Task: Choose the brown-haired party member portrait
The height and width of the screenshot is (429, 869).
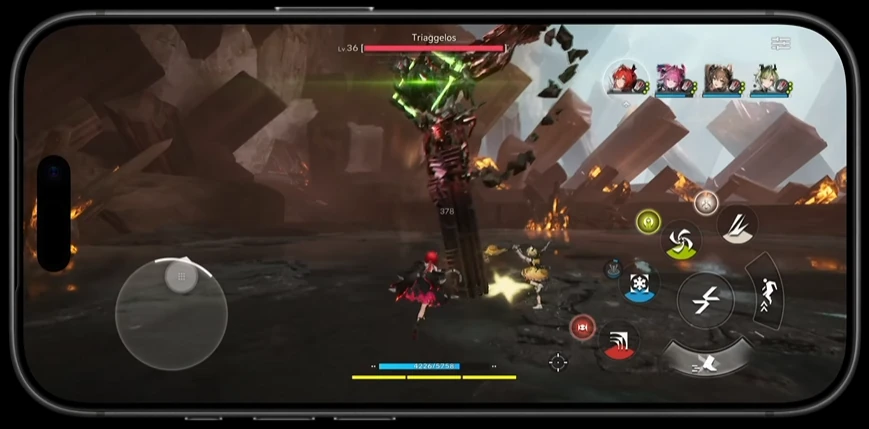Action: click(x=718, y=79)
